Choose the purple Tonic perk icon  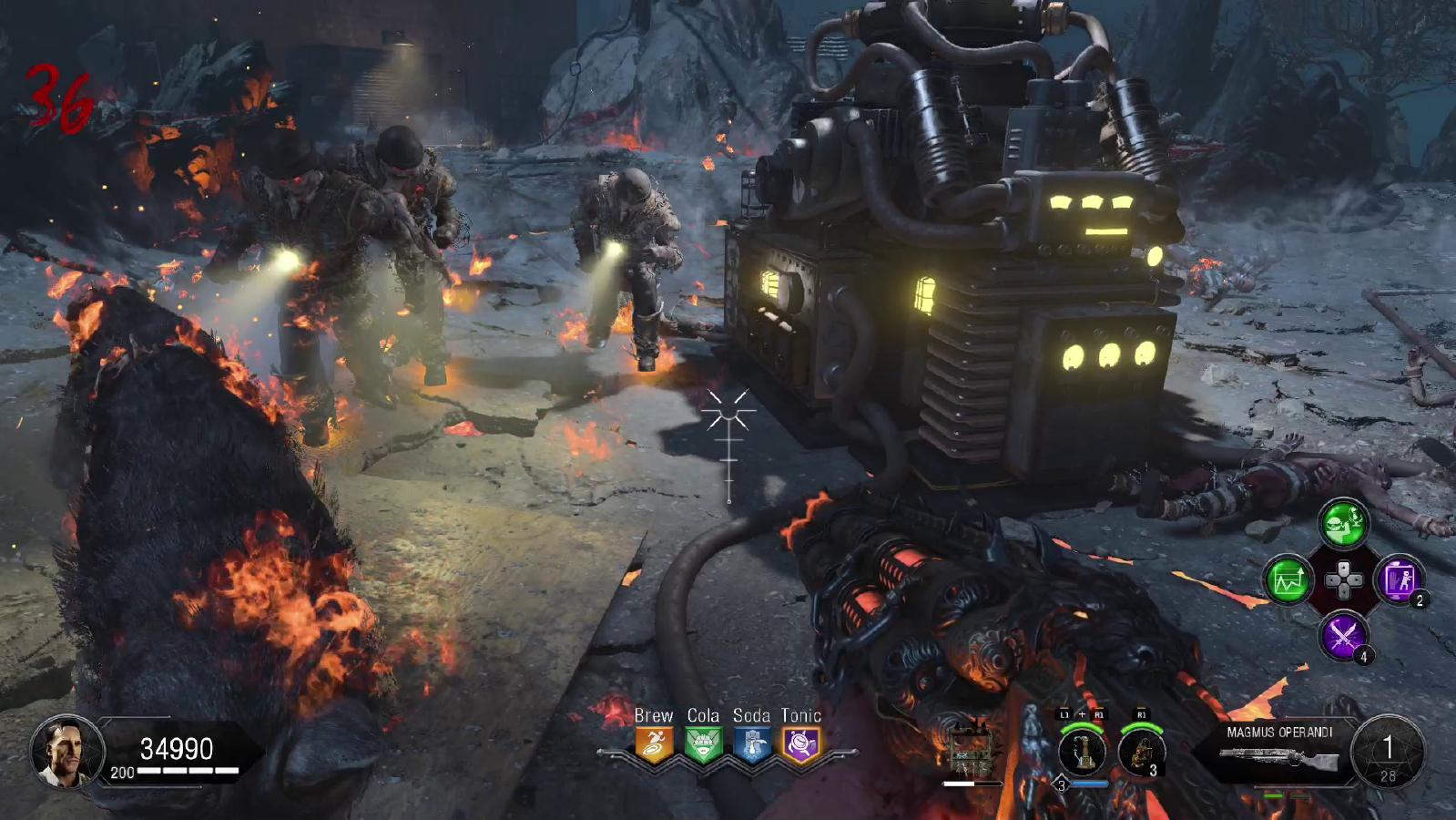tap(800, 744)
